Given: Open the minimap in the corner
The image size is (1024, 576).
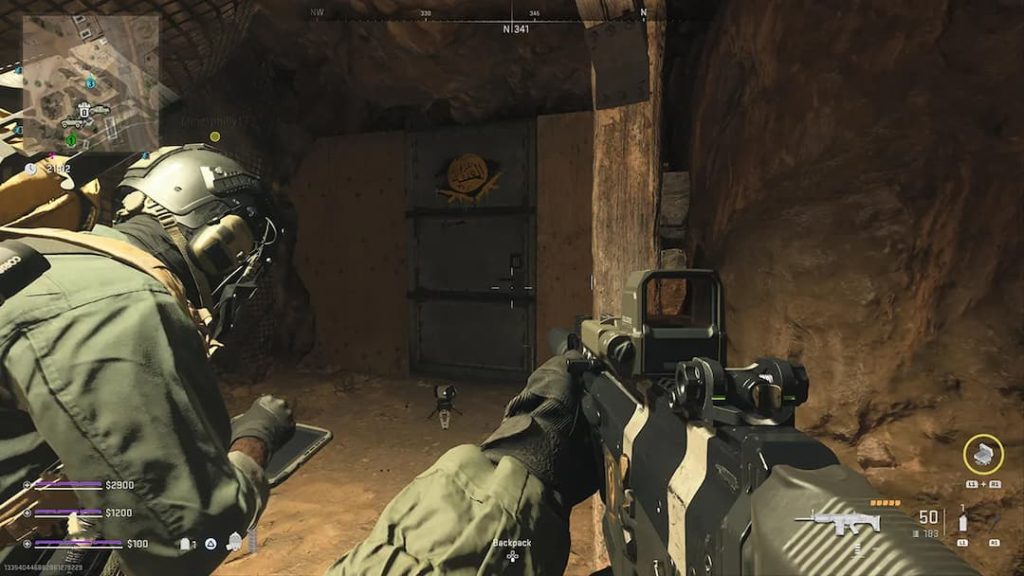Looking at the screenshot, I should point(90,85).
